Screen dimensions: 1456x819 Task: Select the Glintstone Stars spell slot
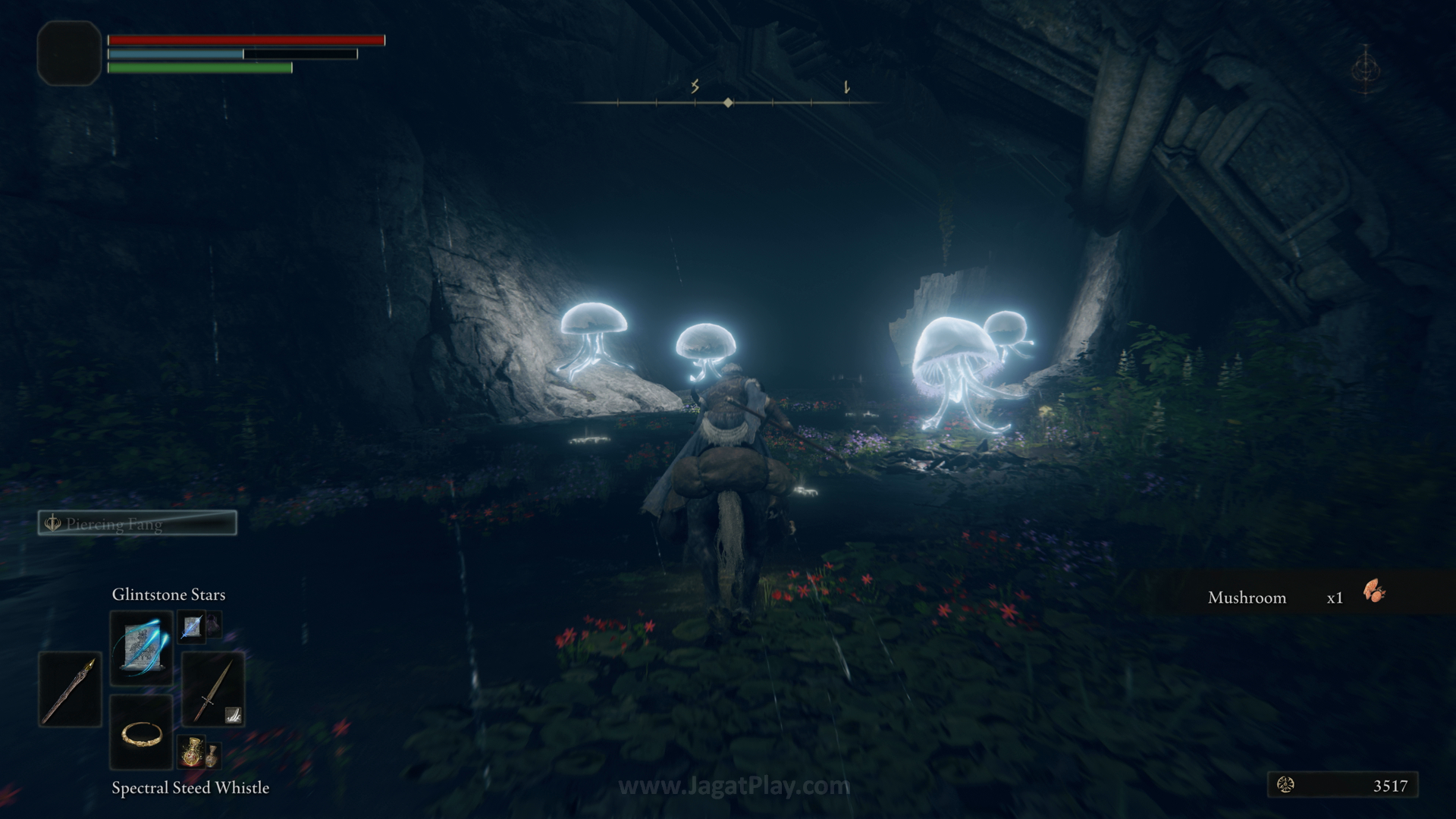pyautogui.click(x=141, y=647)
